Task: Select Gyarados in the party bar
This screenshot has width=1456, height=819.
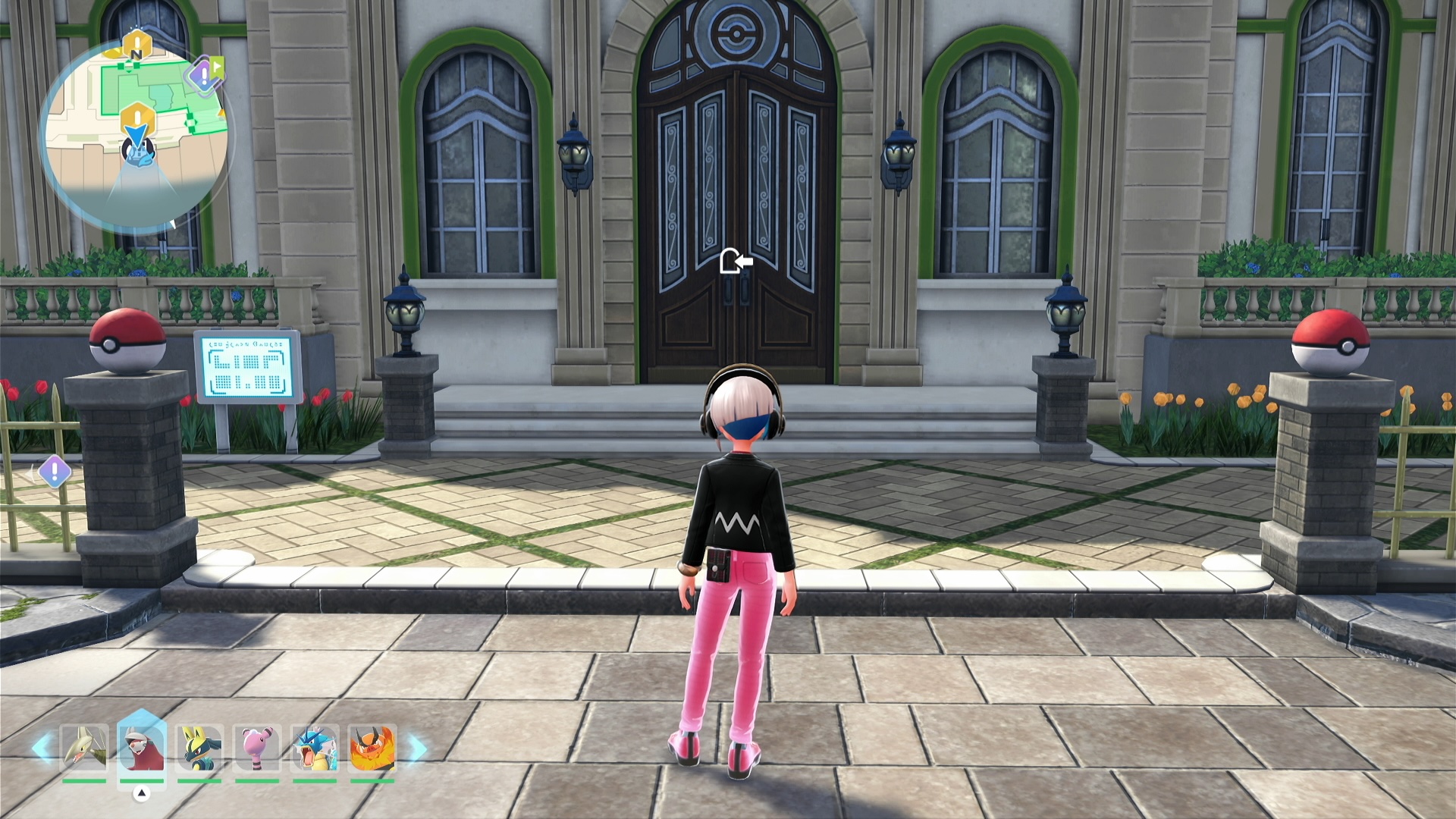Action: click(x=315, y=748)
